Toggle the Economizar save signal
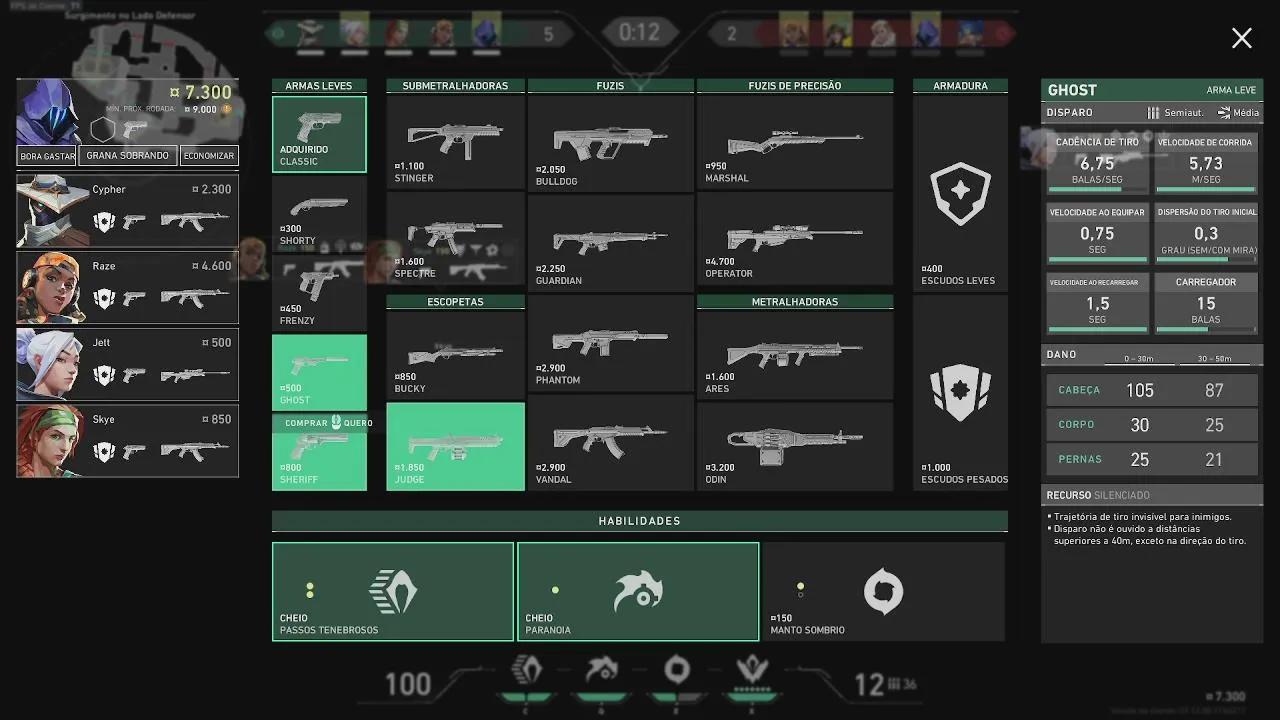1280x720 pixels. coord(209,156)
